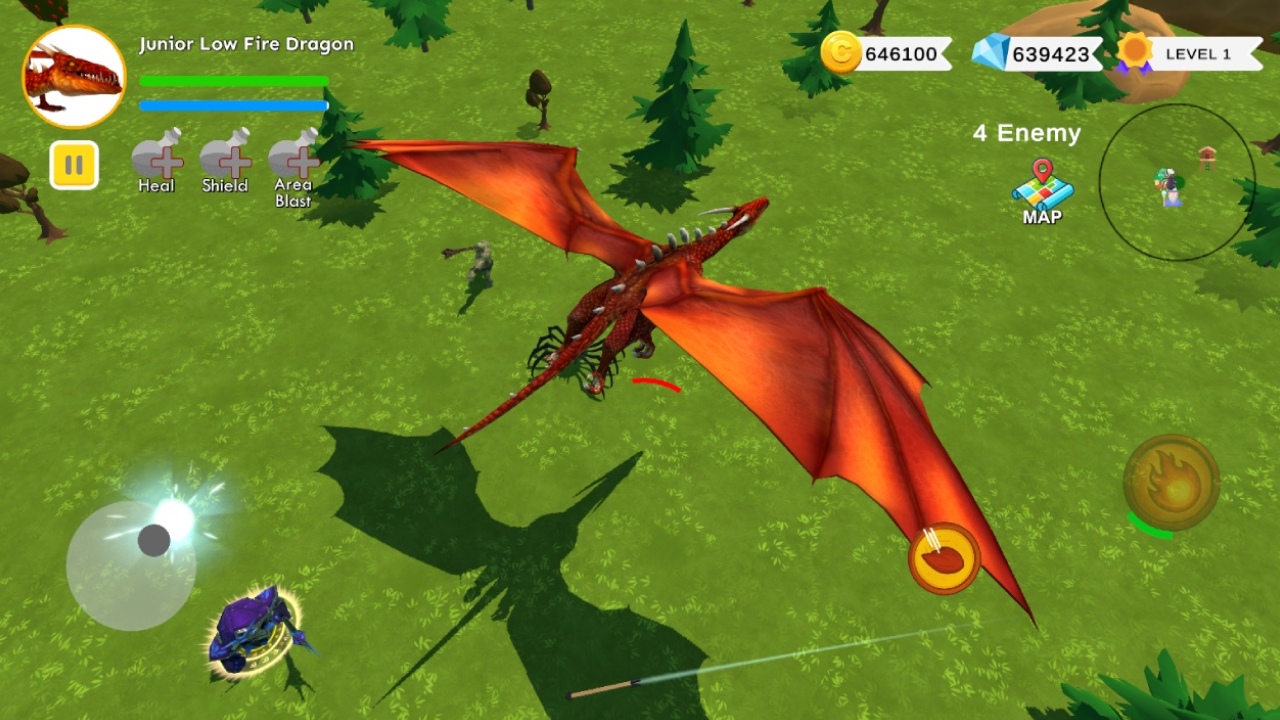Use the Heal potion
The image size is (1280, 720).
pos(157,158)
